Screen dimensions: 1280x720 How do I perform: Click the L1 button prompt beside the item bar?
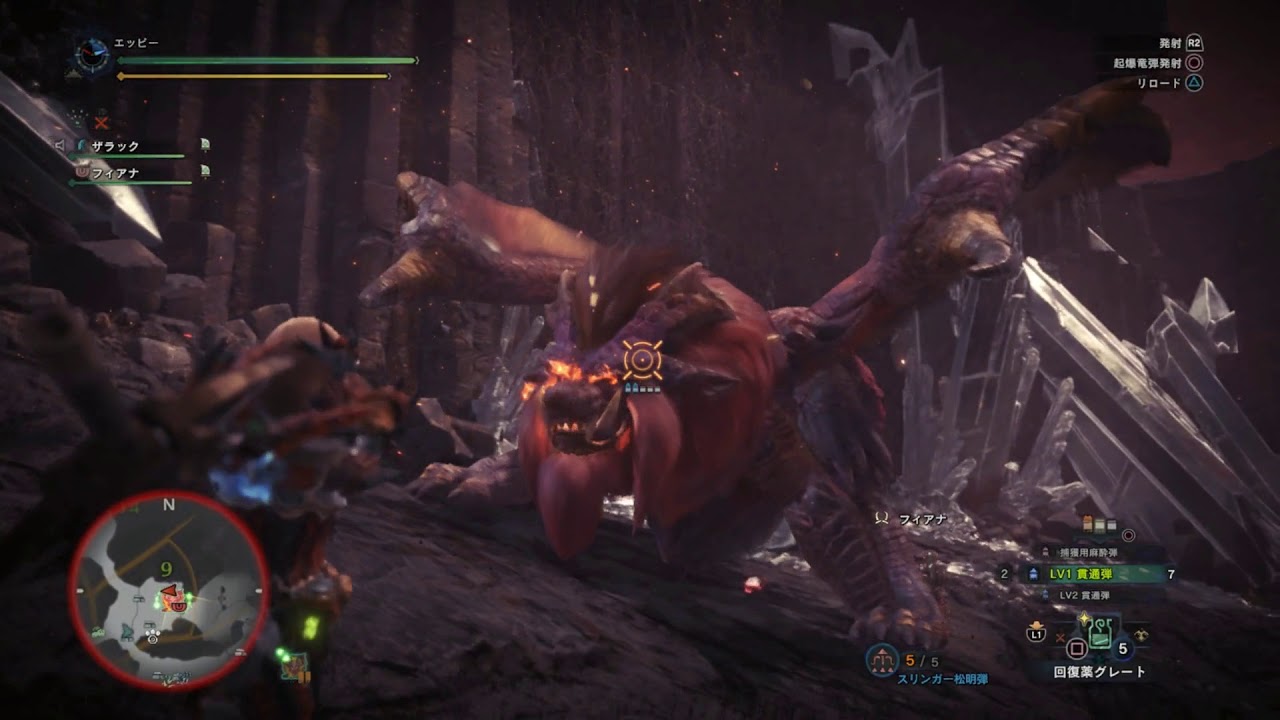pyautogui.click(x=1036, y=635)
